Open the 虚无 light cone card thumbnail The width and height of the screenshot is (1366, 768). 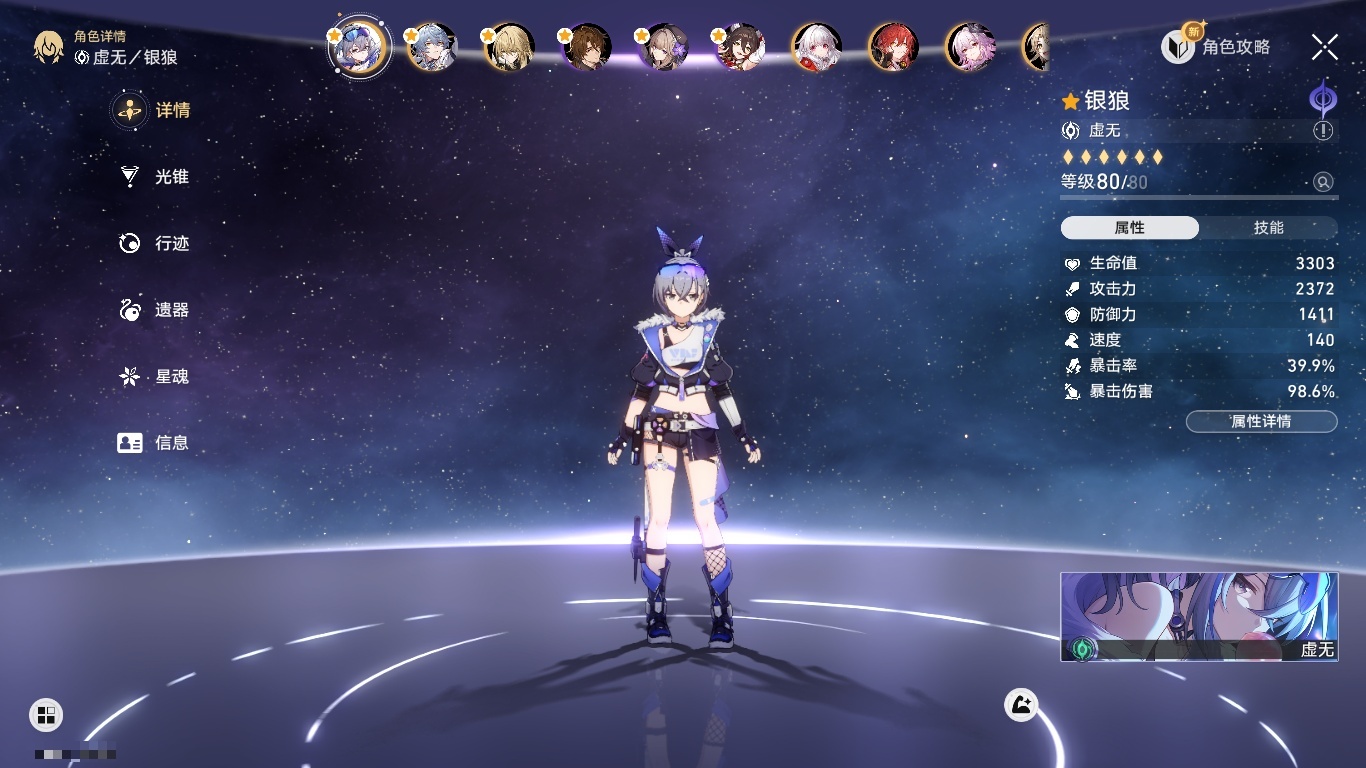tap(1199, 616)
